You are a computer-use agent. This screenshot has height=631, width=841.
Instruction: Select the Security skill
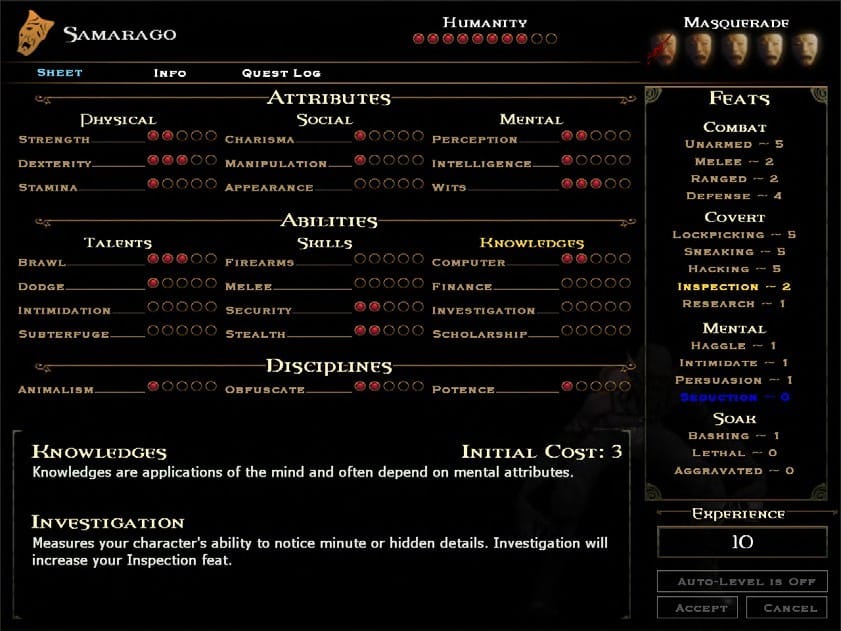click(258, 311)
